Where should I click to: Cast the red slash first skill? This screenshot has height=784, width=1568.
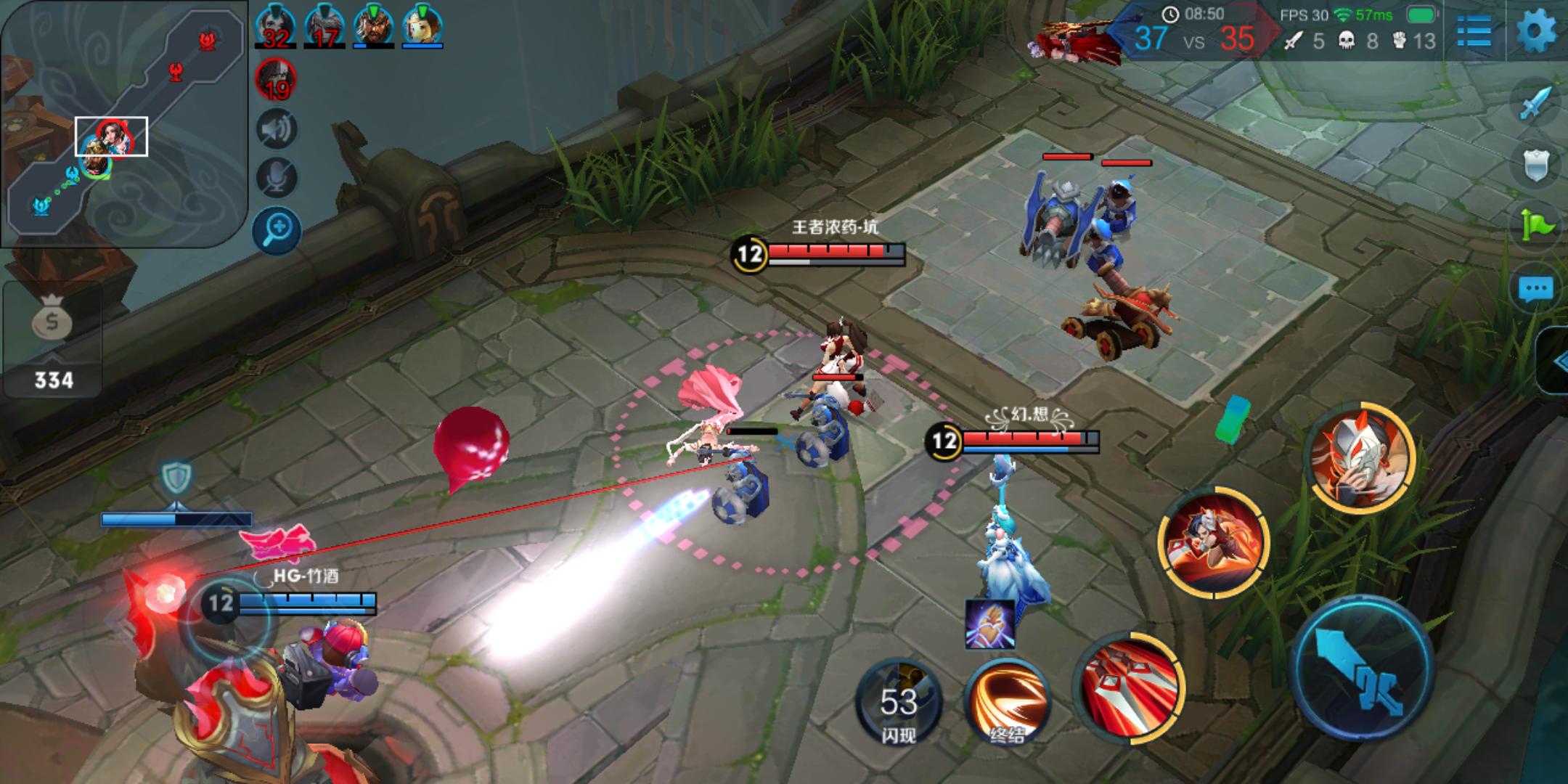tap(1128, 687)
